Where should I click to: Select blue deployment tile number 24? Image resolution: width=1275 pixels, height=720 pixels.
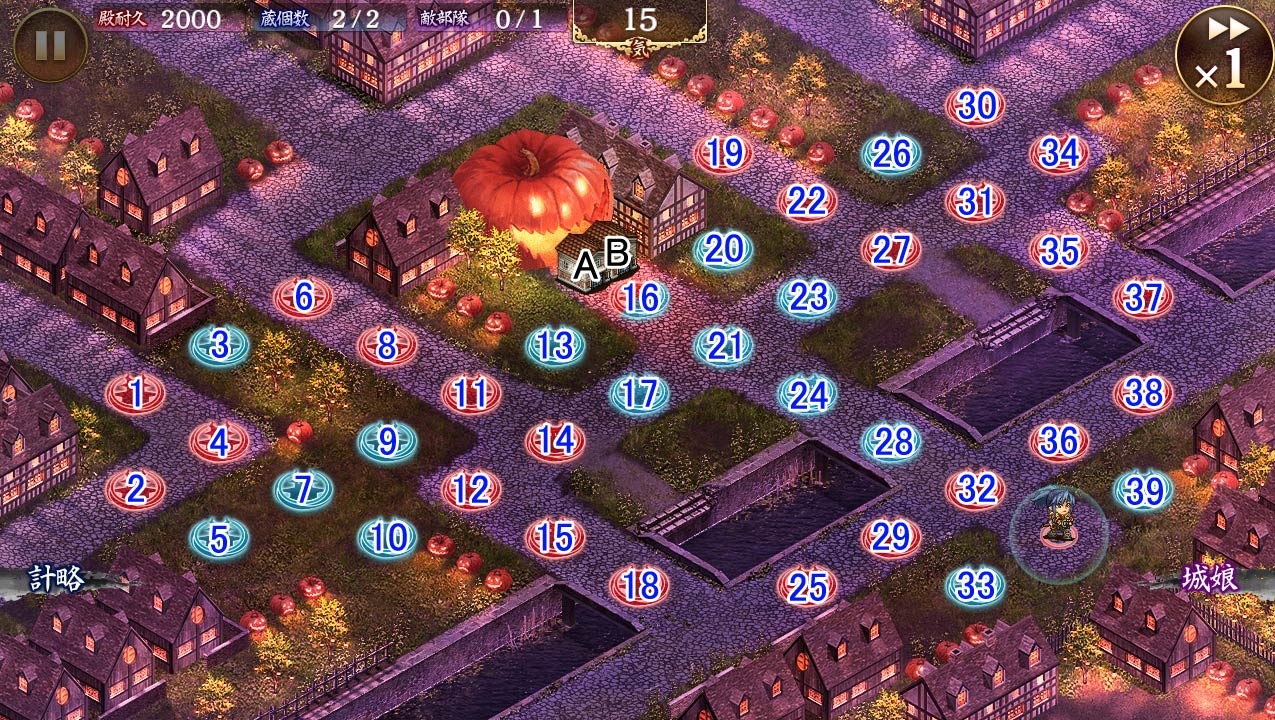(808, 394)
